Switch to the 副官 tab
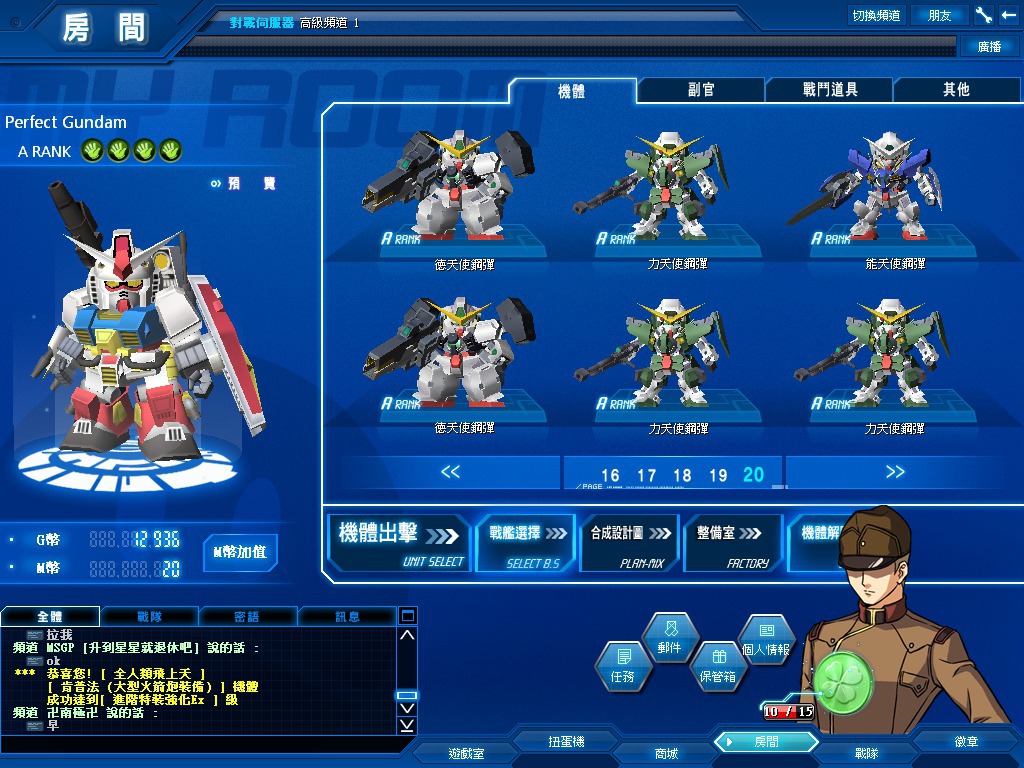The height and width of the screenshot is (768, 1024). click(x=701, y=90)
